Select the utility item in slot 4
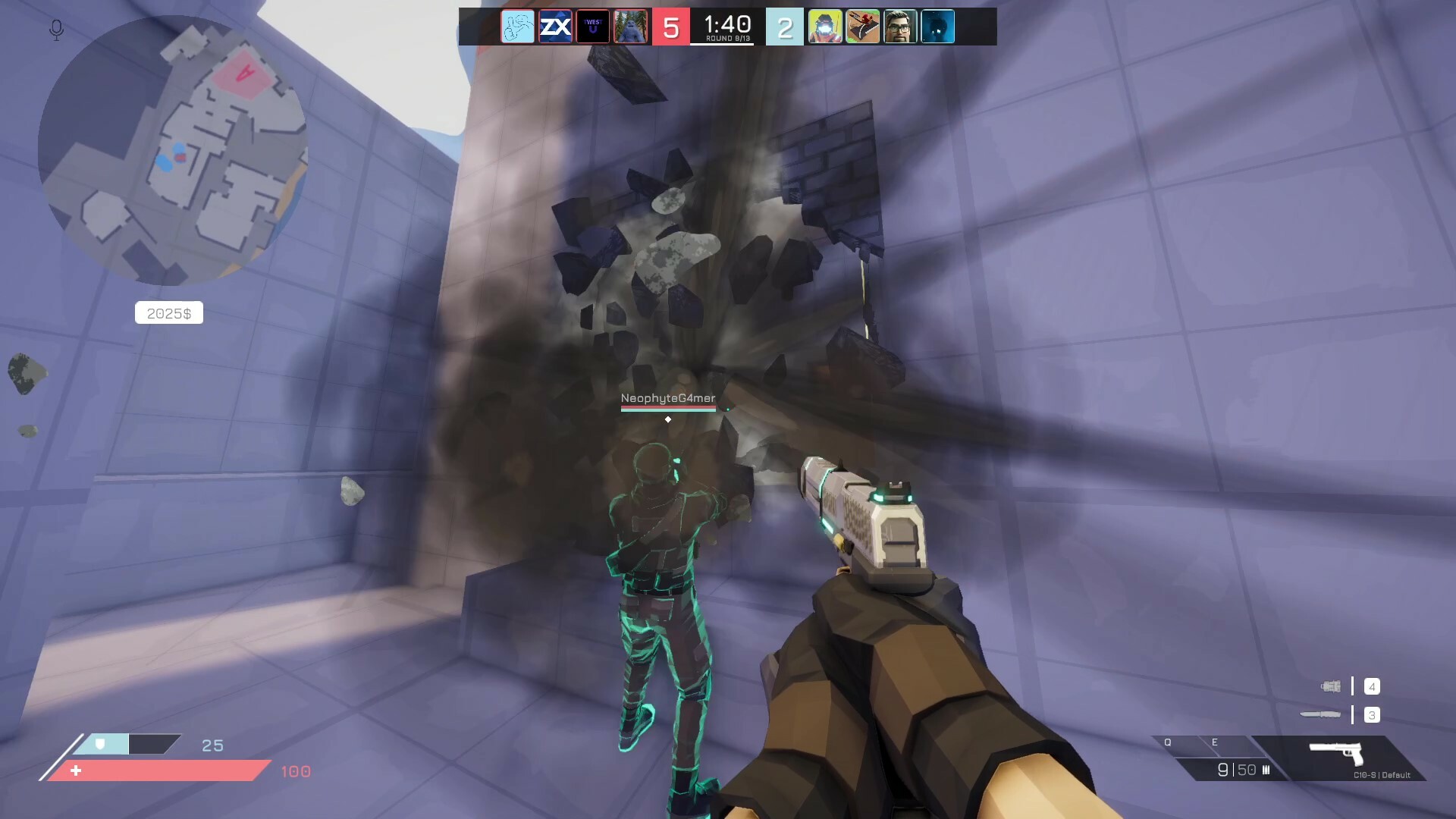 (1331, 686)
